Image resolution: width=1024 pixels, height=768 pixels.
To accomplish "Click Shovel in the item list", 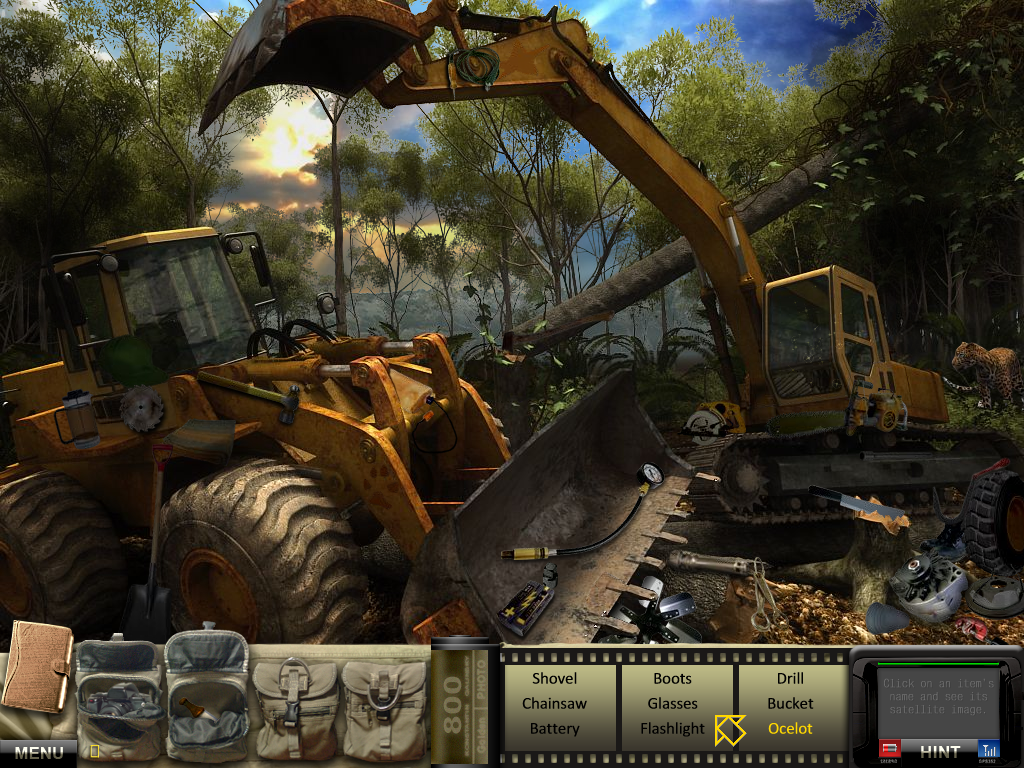I will coord(554,678).
